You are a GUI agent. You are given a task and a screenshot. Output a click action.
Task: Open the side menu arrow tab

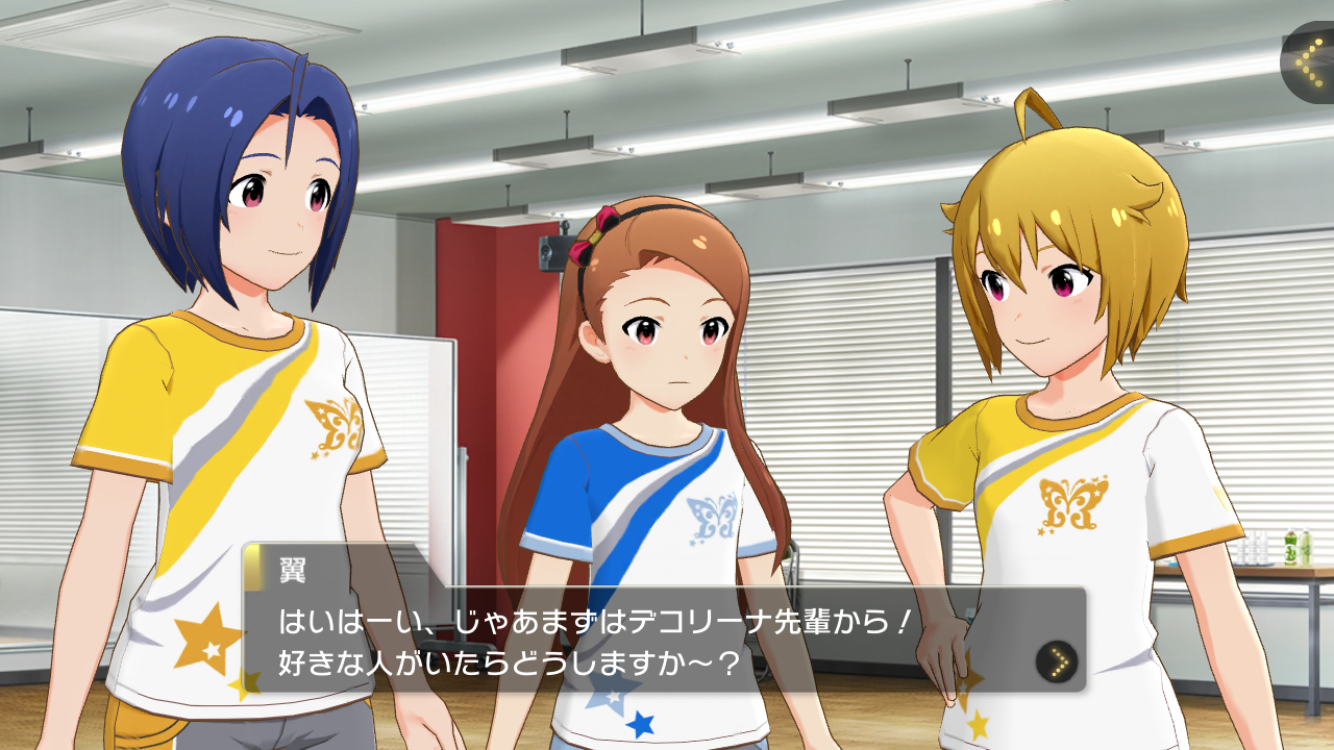click(x=1309, y=60)
